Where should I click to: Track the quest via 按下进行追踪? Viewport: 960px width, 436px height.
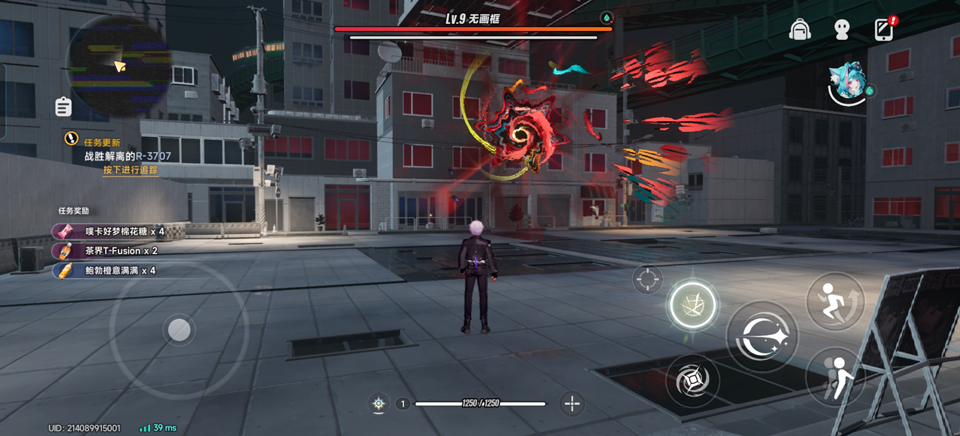[x=130, y=170]
